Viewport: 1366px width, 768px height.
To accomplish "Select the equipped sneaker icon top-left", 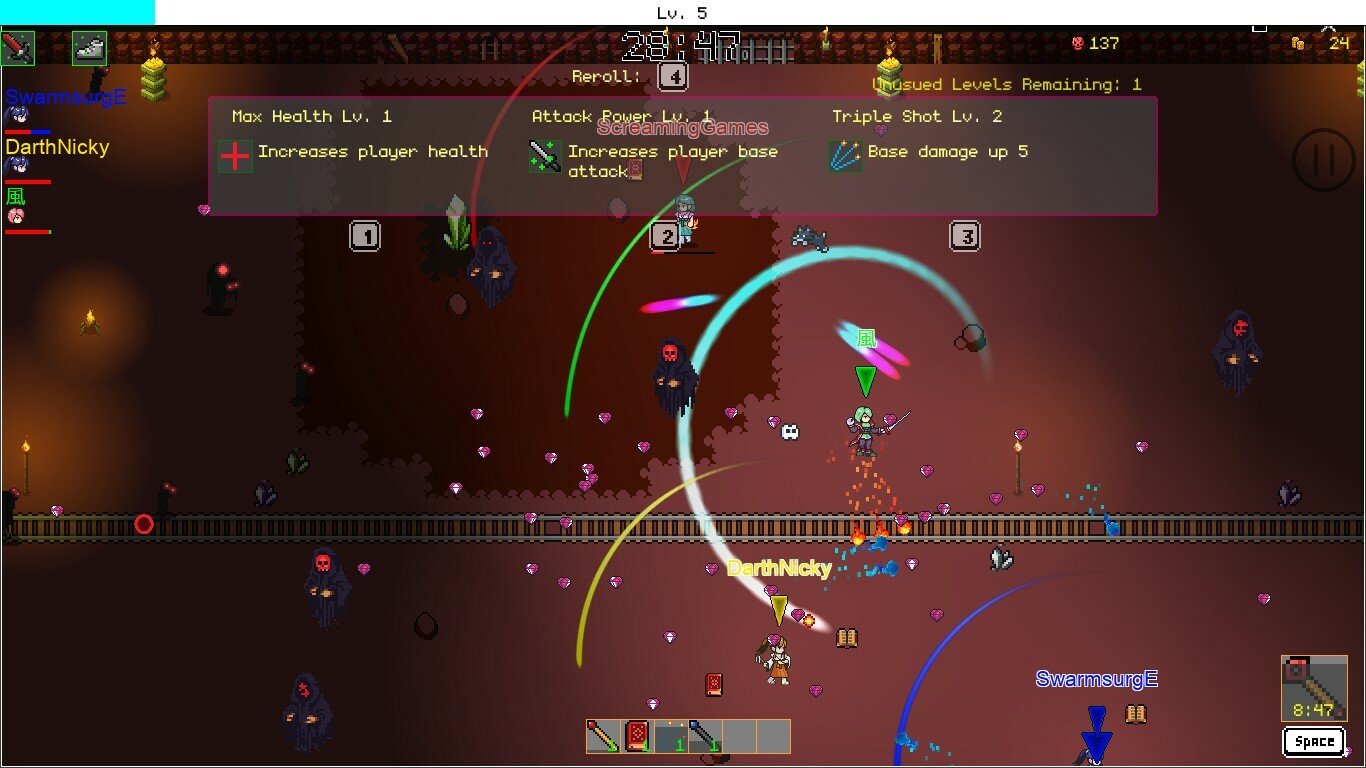I will (88, 48).
